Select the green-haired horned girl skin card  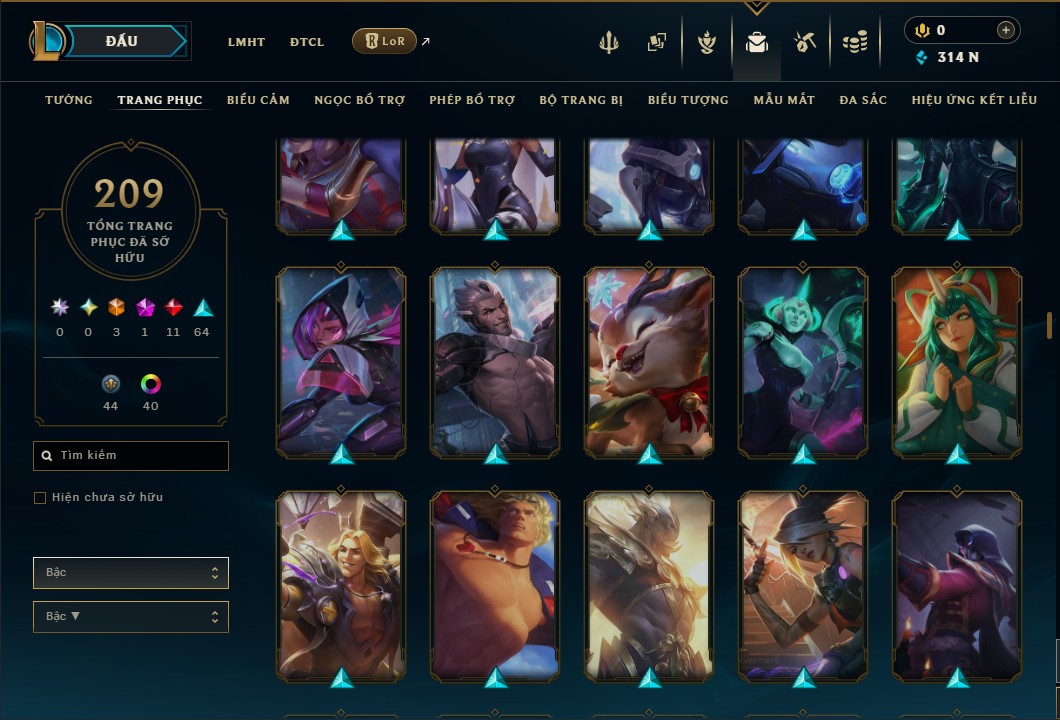[957, 360]
